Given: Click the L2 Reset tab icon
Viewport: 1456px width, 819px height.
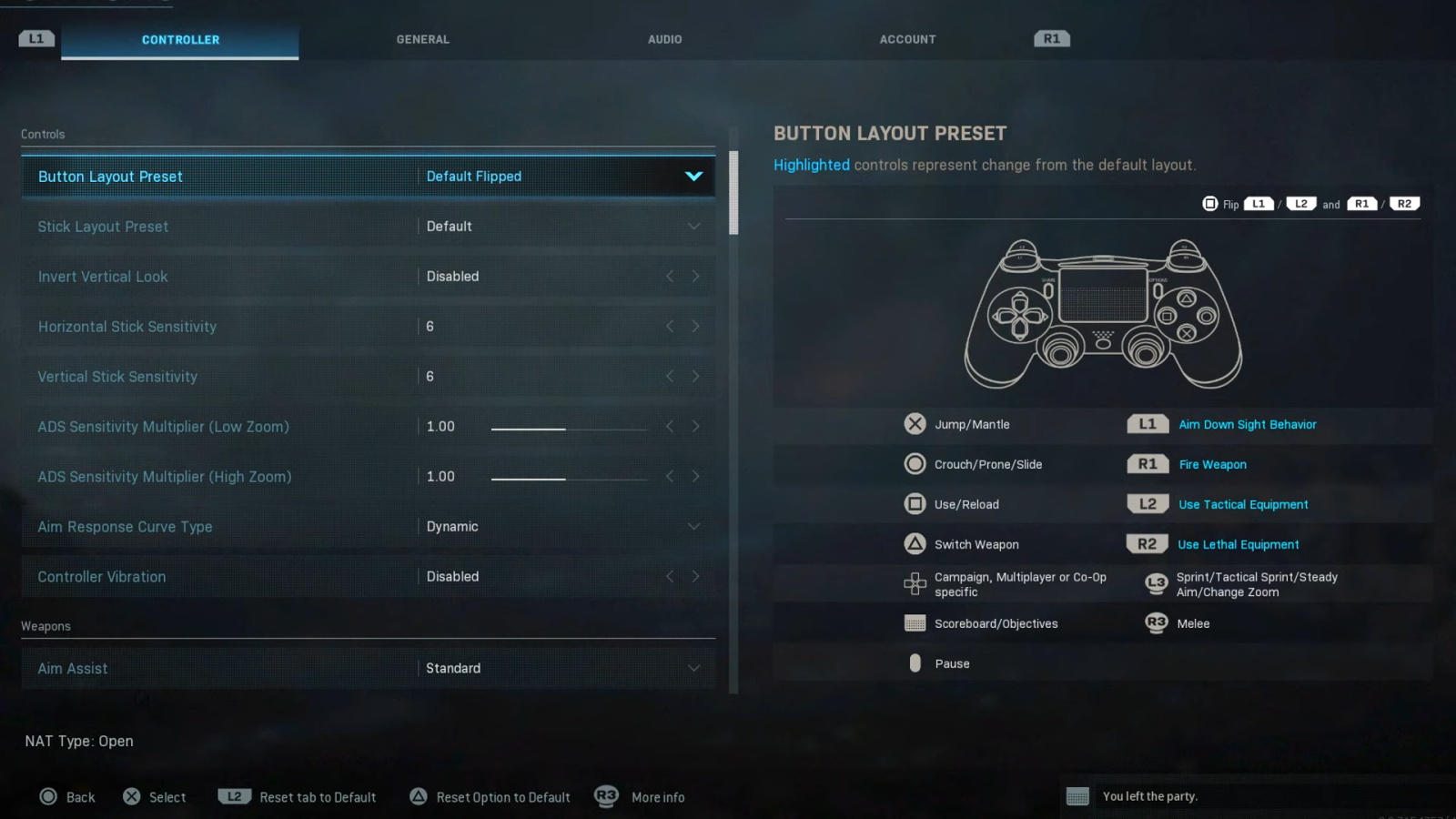Looking at the screenshot, I should (234, 796).
